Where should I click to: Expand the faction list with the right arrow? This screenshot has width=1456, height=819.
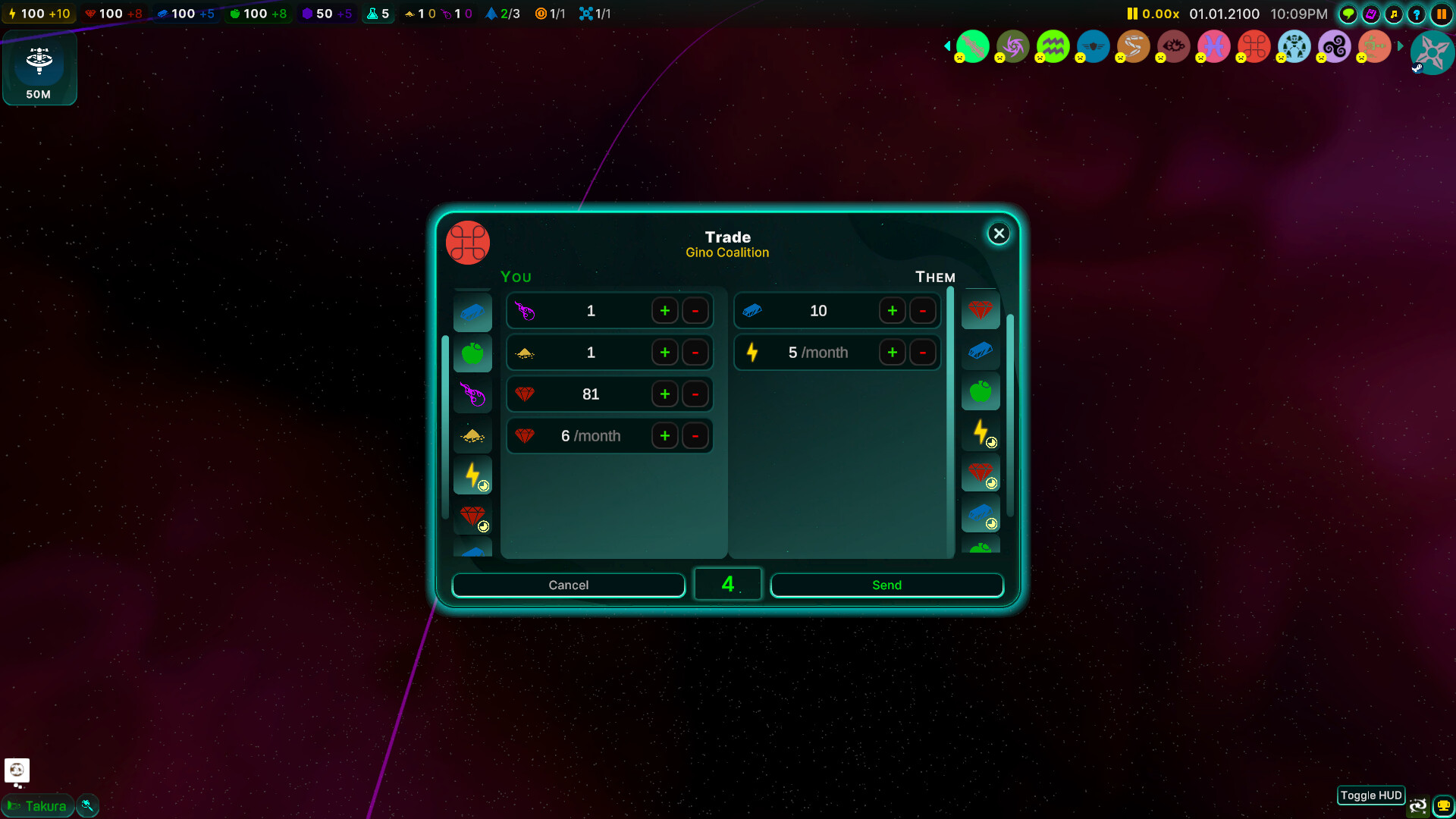tap(1402, 46)
